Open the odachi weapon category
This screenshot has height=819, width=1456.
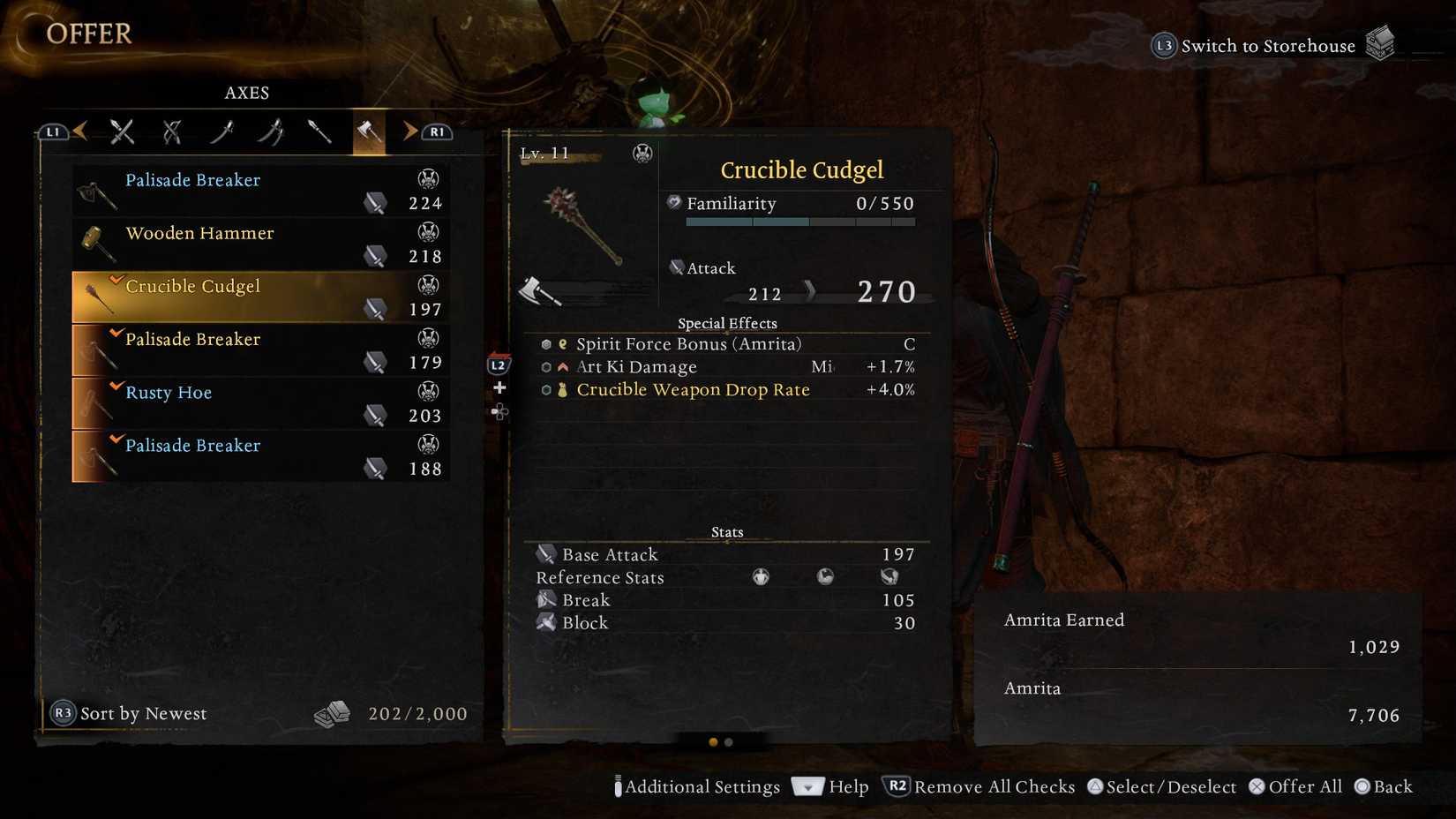[221, 131]
